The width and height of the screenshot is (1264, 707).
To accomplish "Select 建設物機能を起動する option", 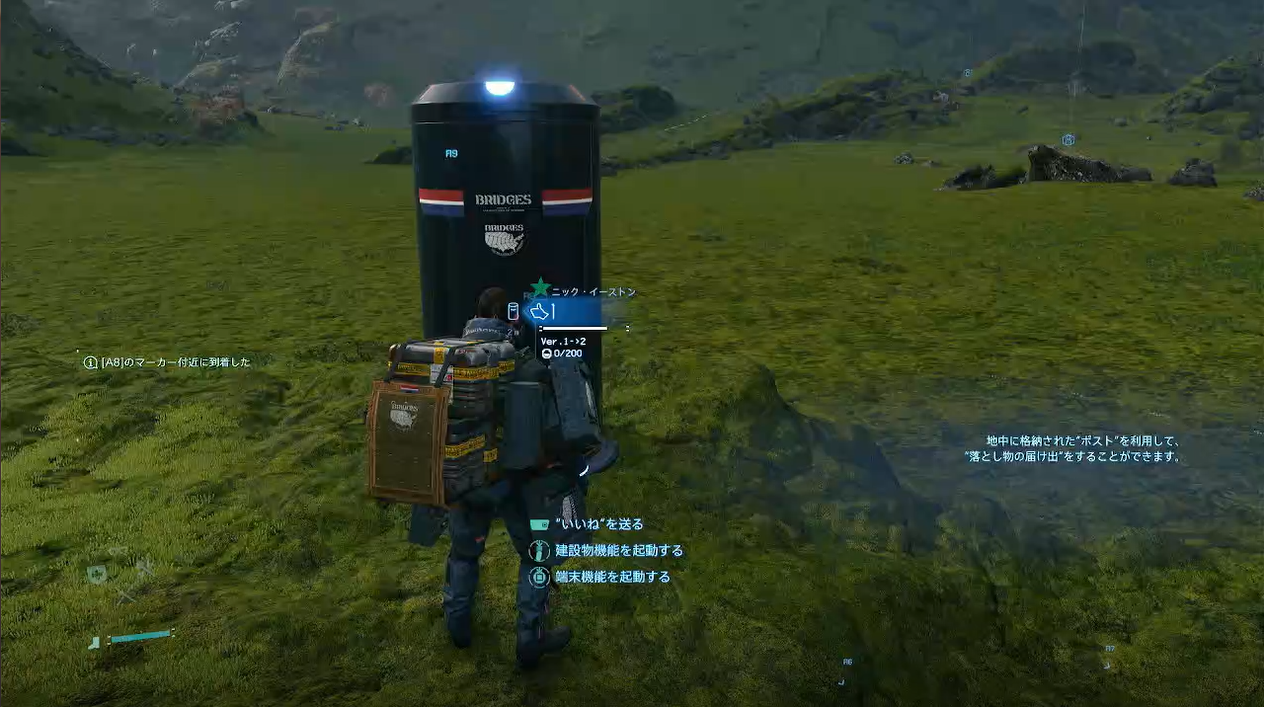I will (618, 550).
